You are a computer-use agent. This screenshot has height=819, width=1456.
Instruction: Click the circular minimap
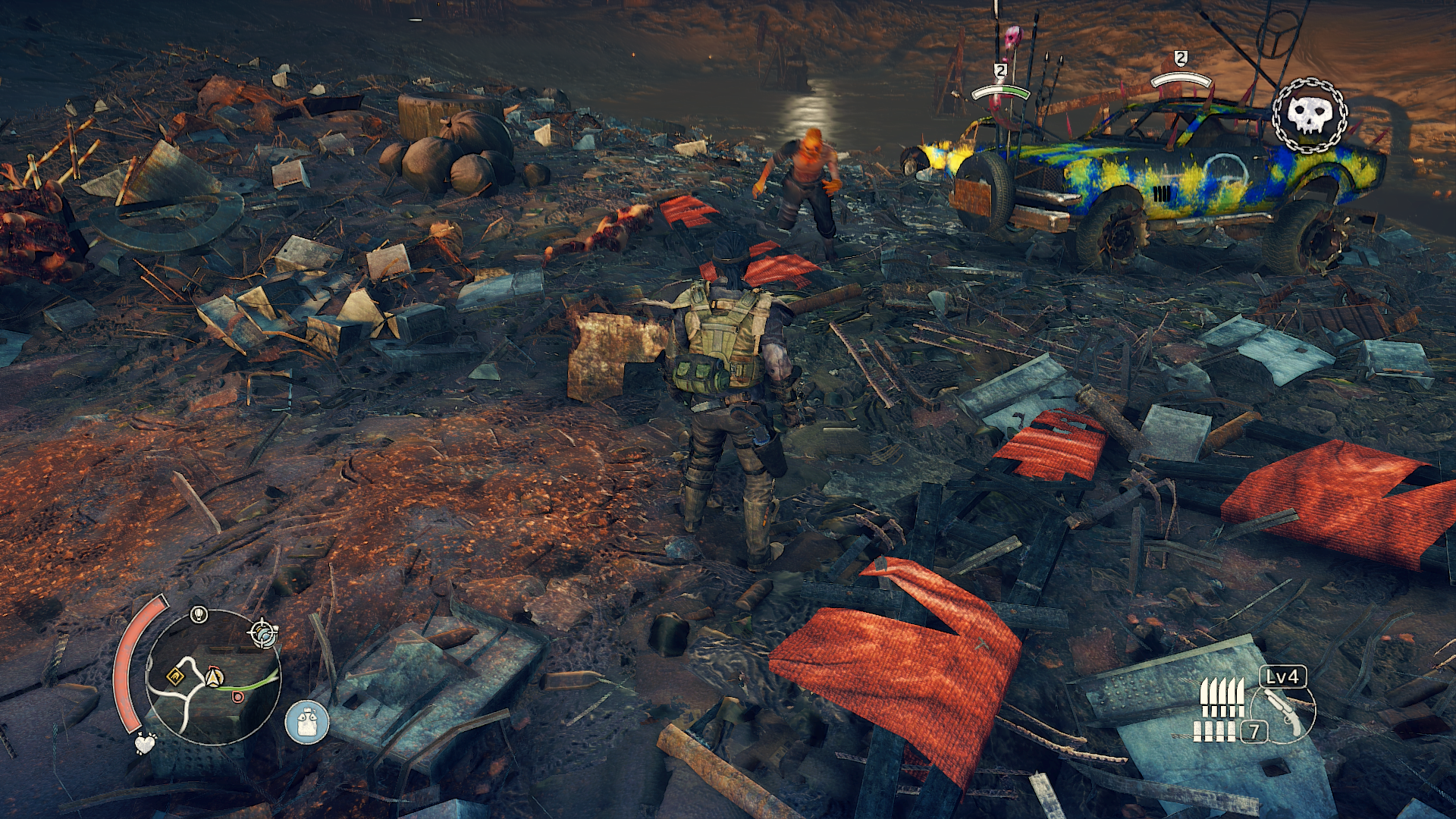(x=213, y=676)
